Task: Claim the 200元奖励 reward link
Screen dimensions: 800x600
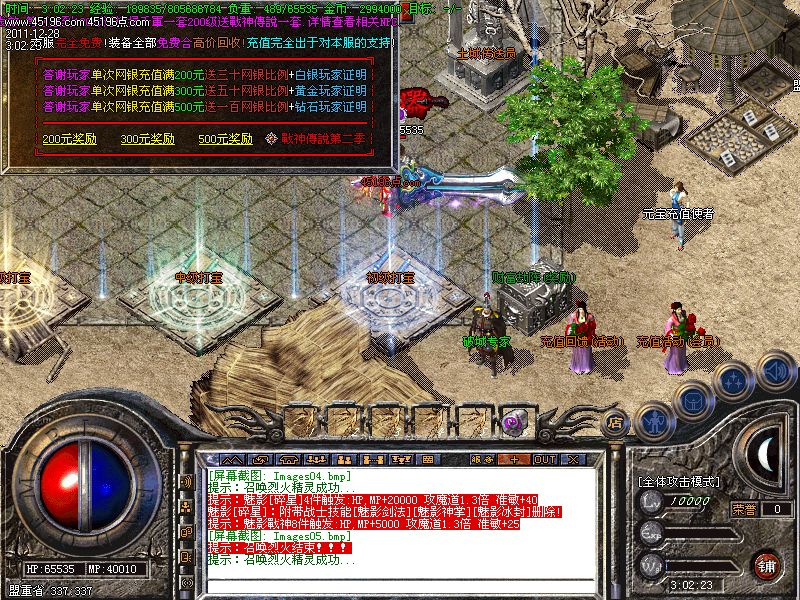Action: click(x=62, y=138)
